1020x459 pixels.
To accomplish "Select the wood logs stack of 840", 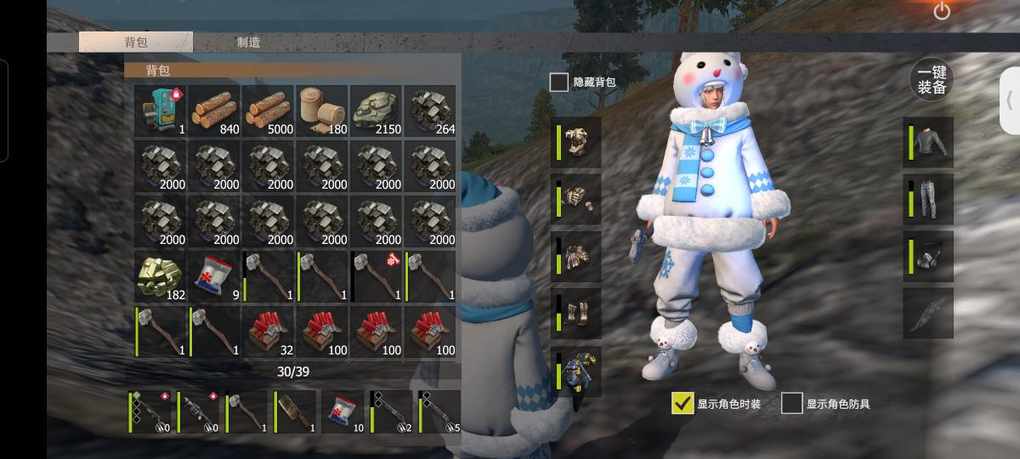I will pos(215,110).
